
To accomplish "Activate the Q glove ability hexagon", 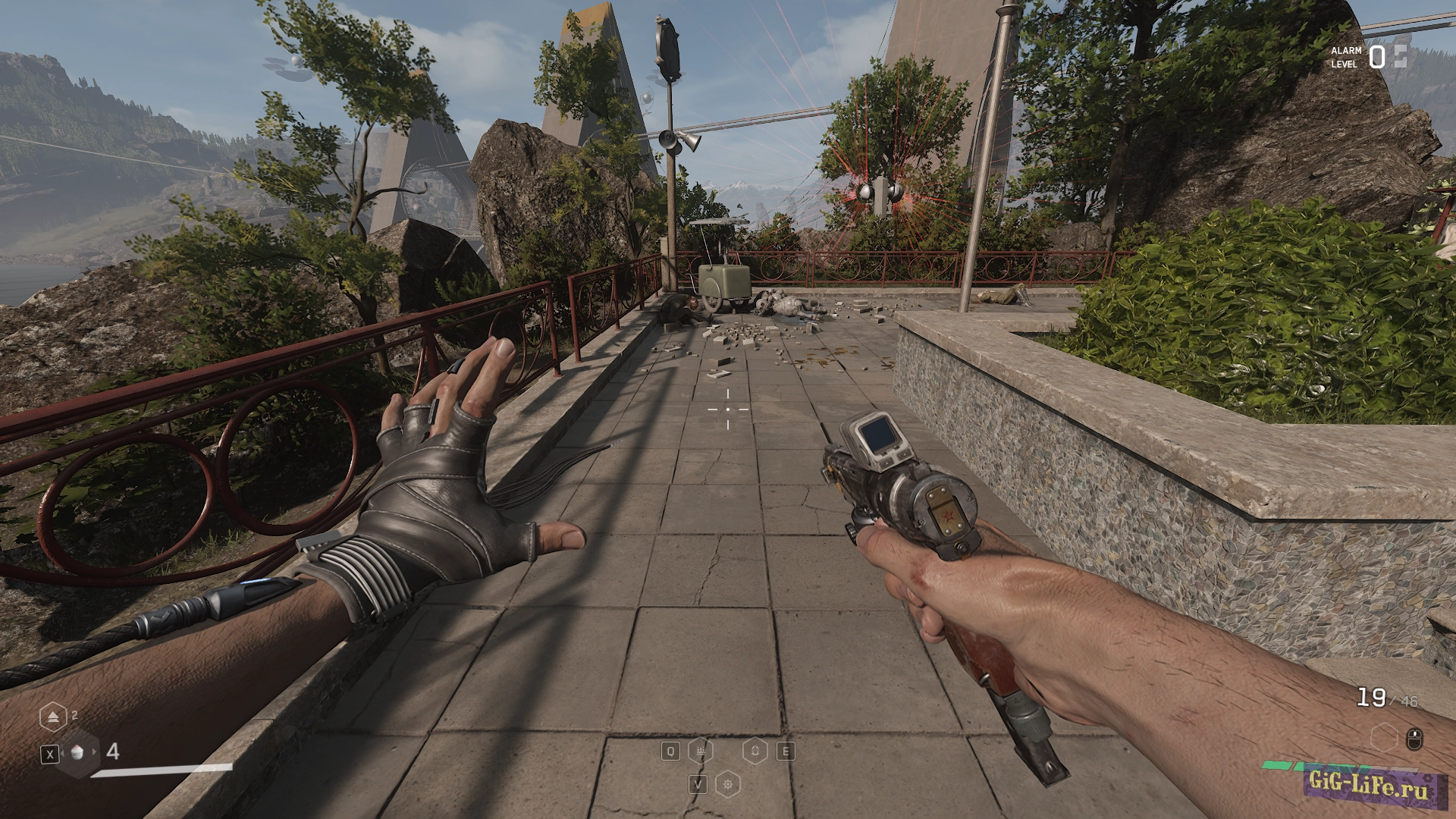I will 700,752.
